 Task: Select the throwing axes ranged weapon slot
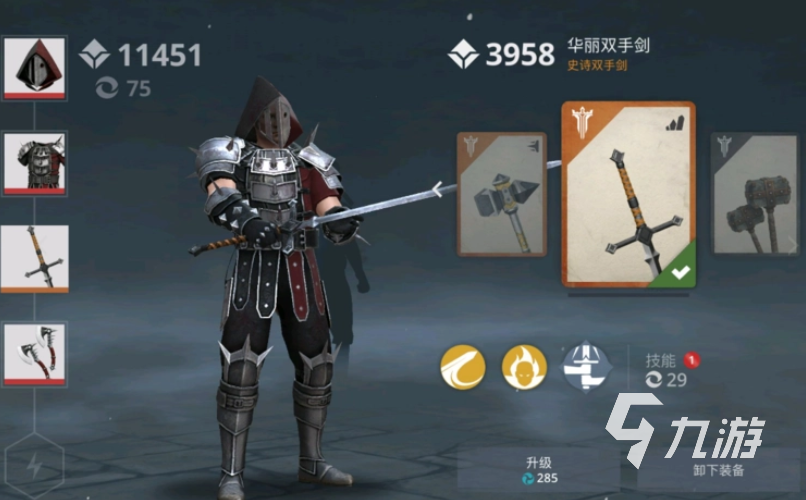tap(35, 352)
